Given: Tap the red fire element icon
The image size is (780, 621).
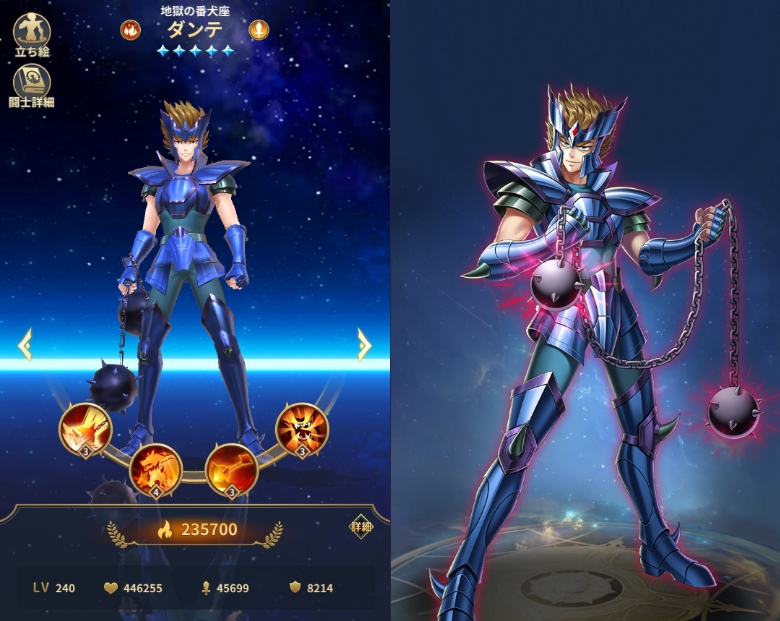Looking at the screenshot, I should coord(131,30).
